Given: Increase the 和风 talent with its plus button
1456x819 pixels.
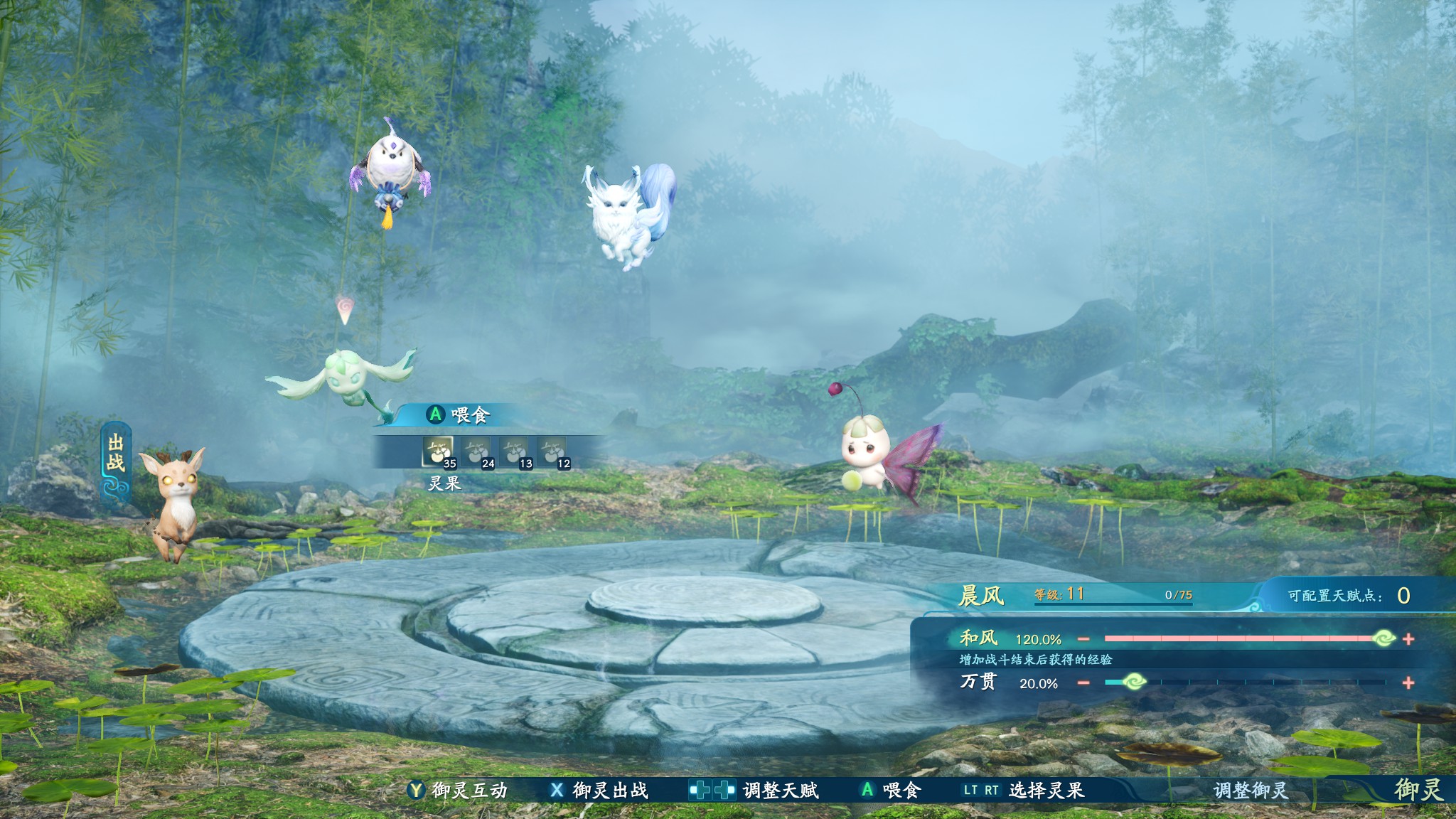Looking at the screenshot, I should pyautogui.click(x=1408, y=639).
